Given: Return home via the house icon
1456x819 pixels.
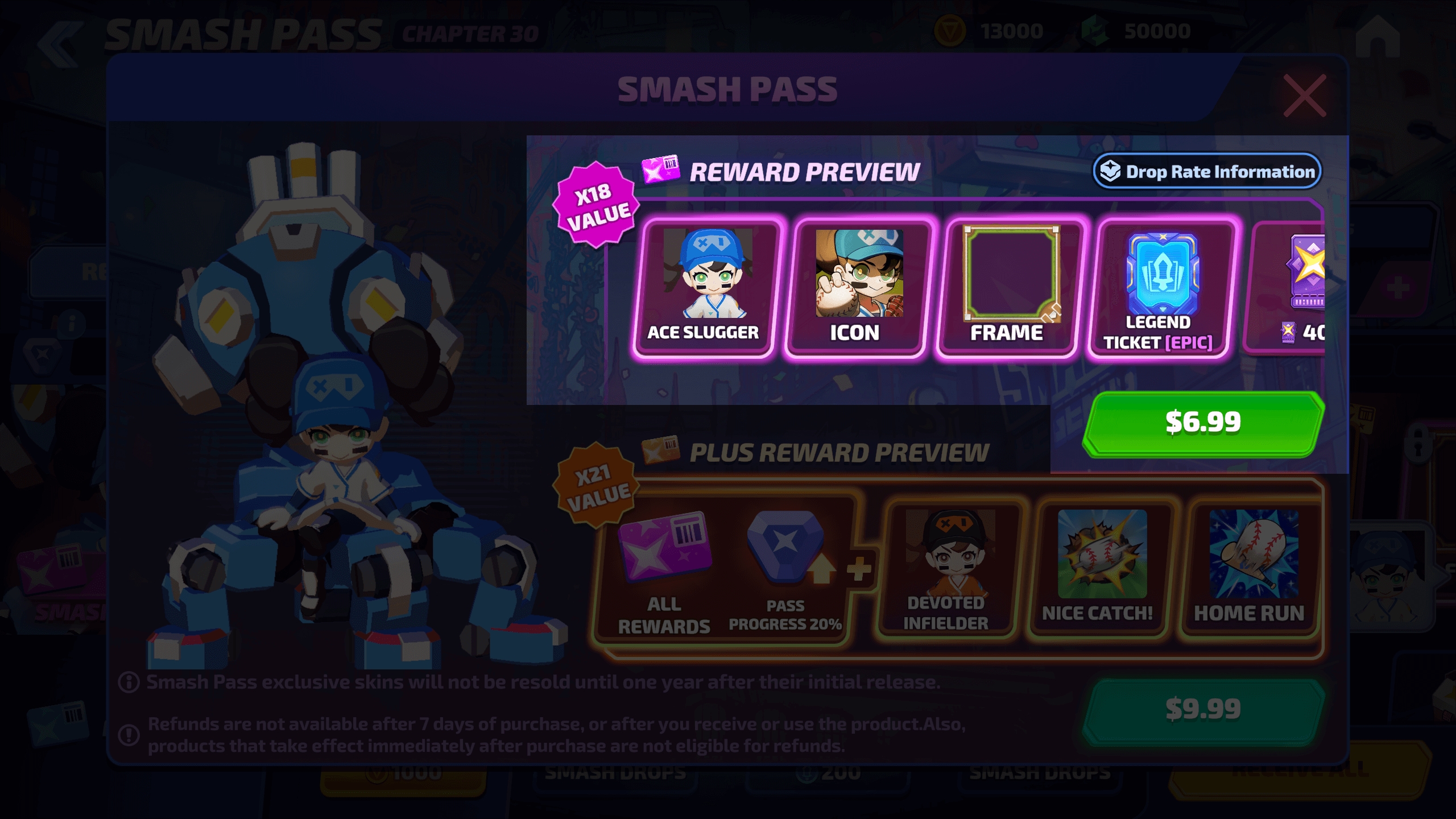Looking at the screenshot, I should (1378, 37).
